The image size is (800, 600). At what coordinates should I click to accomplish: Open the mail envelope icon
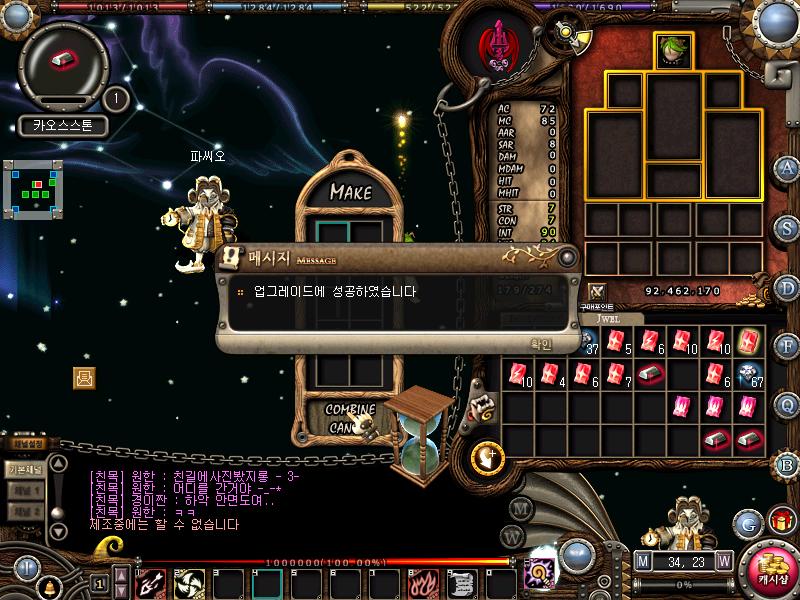pyautogui.click(x=84, y=377)
